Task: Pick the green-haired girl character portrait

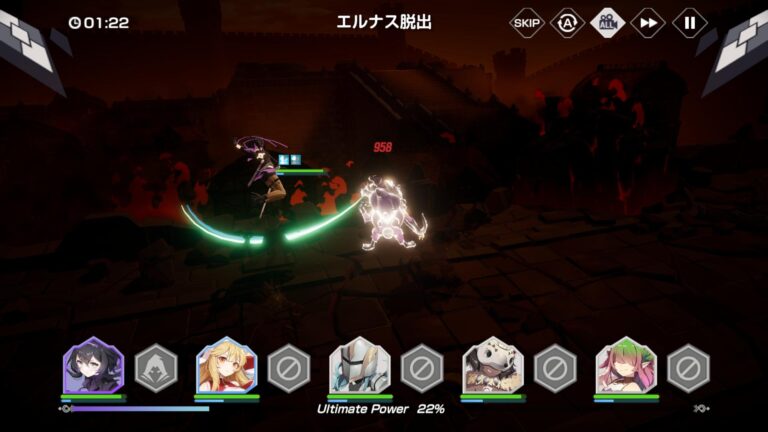Action: coord(626,367)
